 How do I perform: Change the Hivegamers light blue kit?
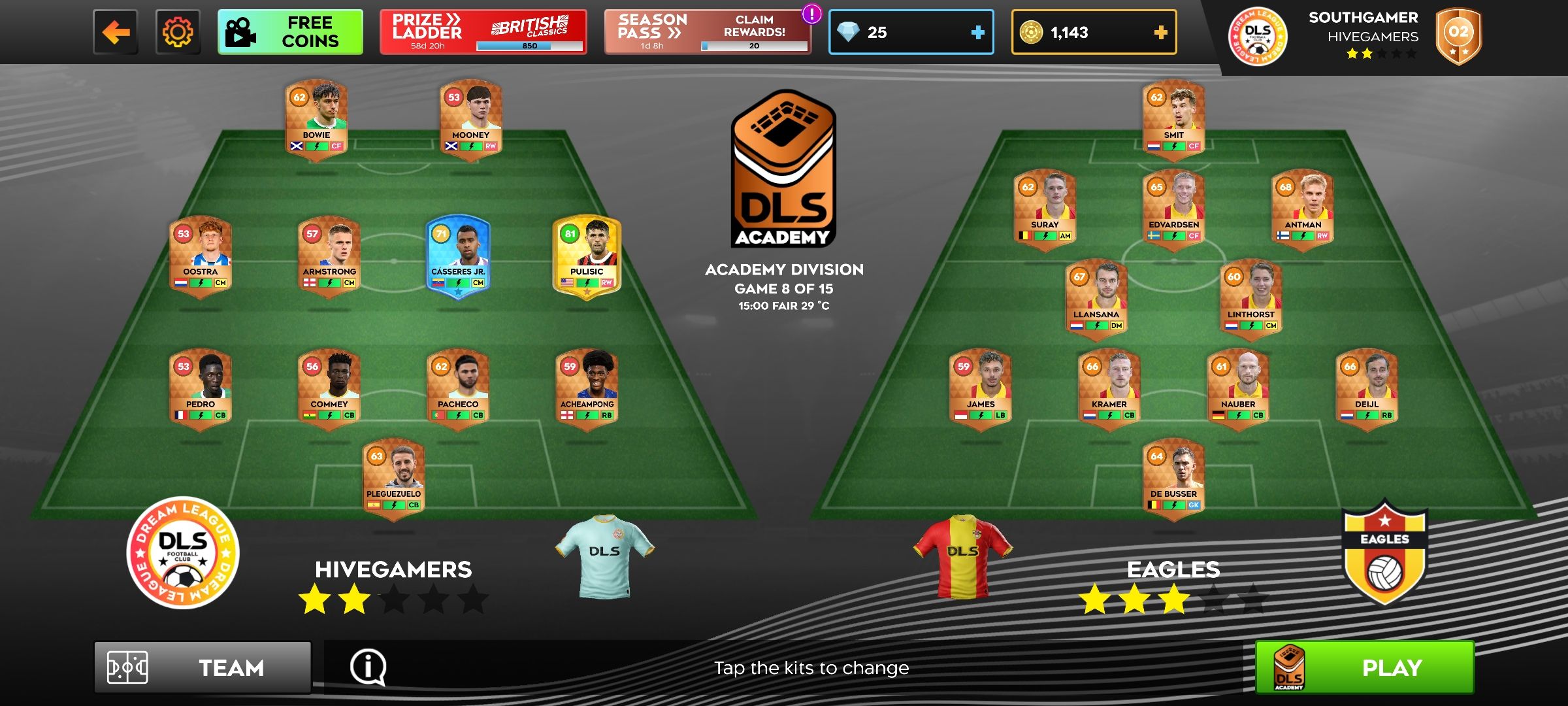604,556
